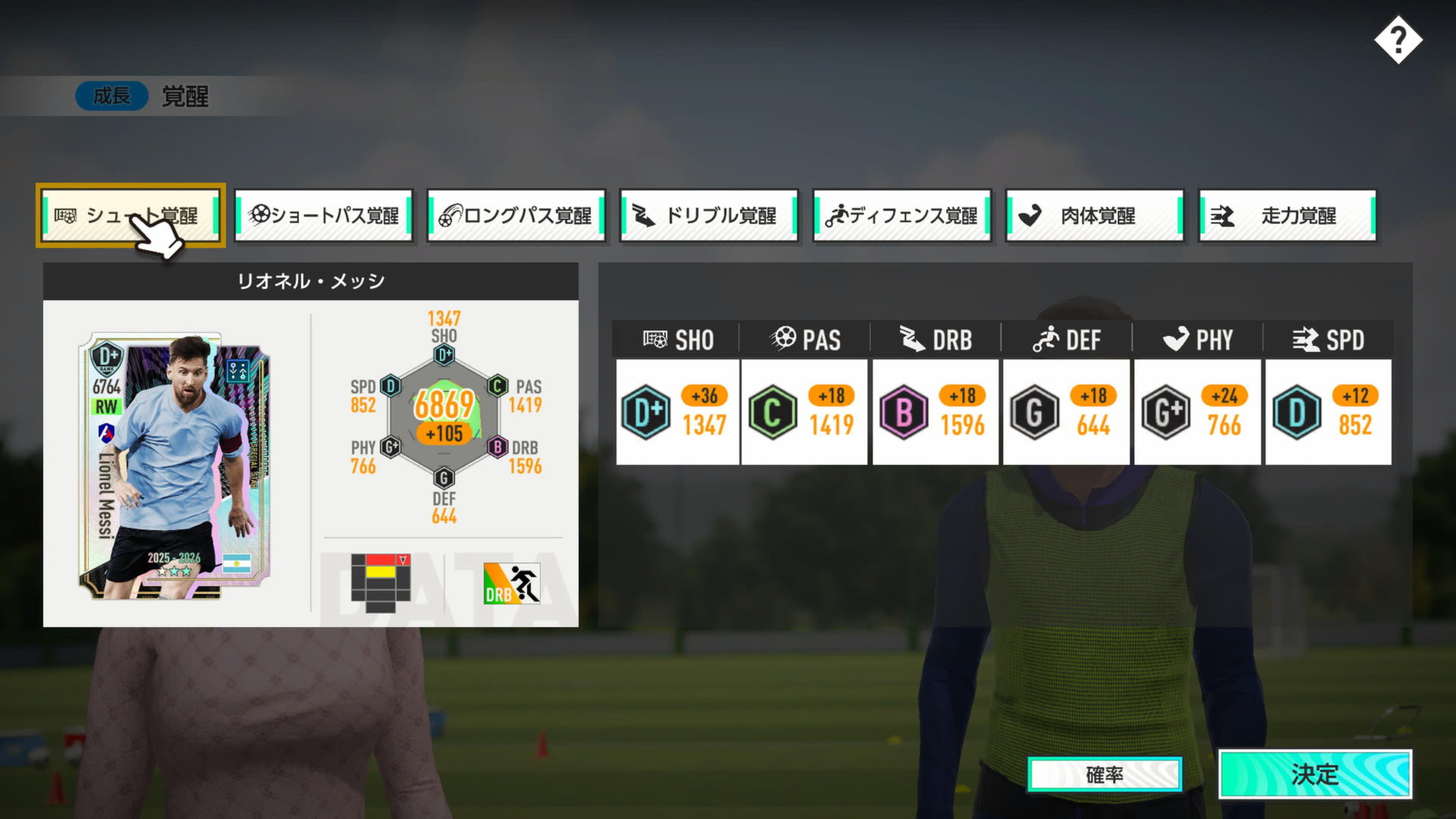Choose the 走力覚醒 option
Viewport: 1456px width, 819px height.
pyautogui.click(x=1287, y=215)
